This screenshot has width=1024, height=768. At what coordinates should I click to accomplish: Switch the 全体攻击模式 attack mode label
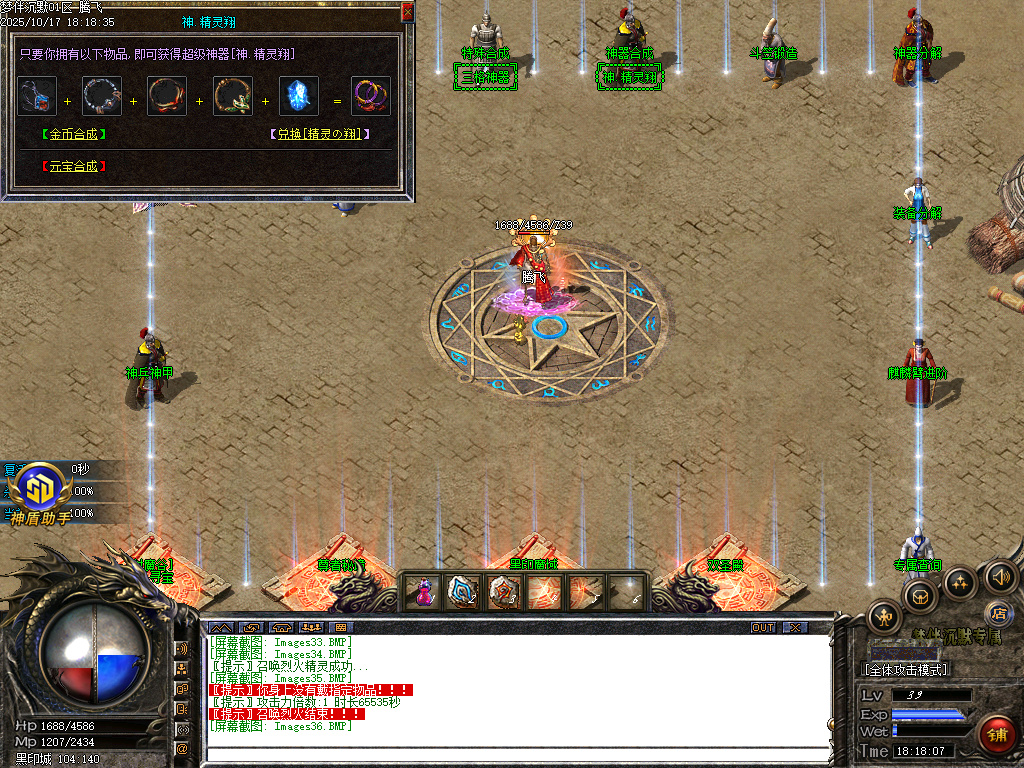click(906, 669)
